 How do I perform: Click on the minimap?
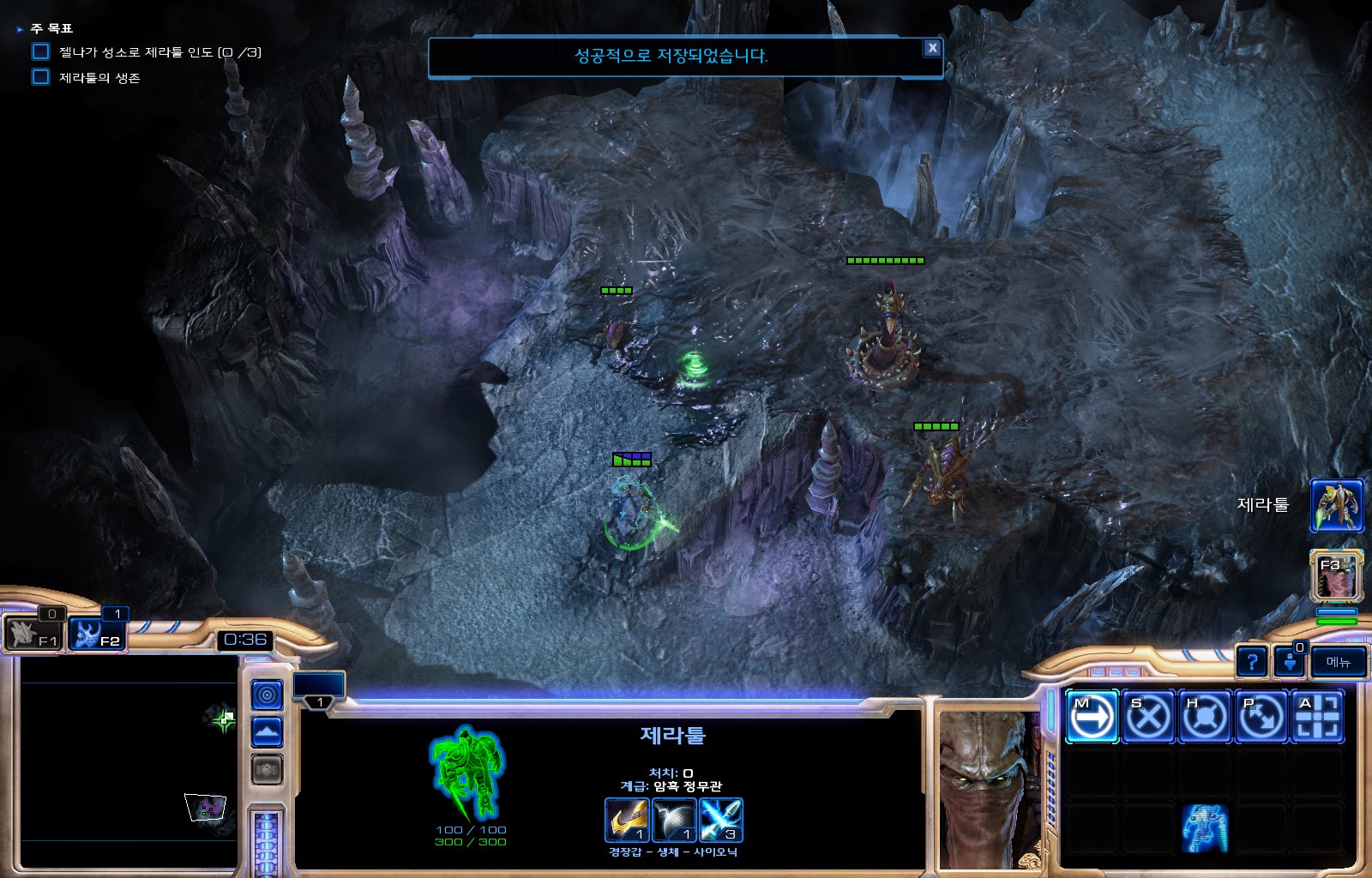click(129, 763)
